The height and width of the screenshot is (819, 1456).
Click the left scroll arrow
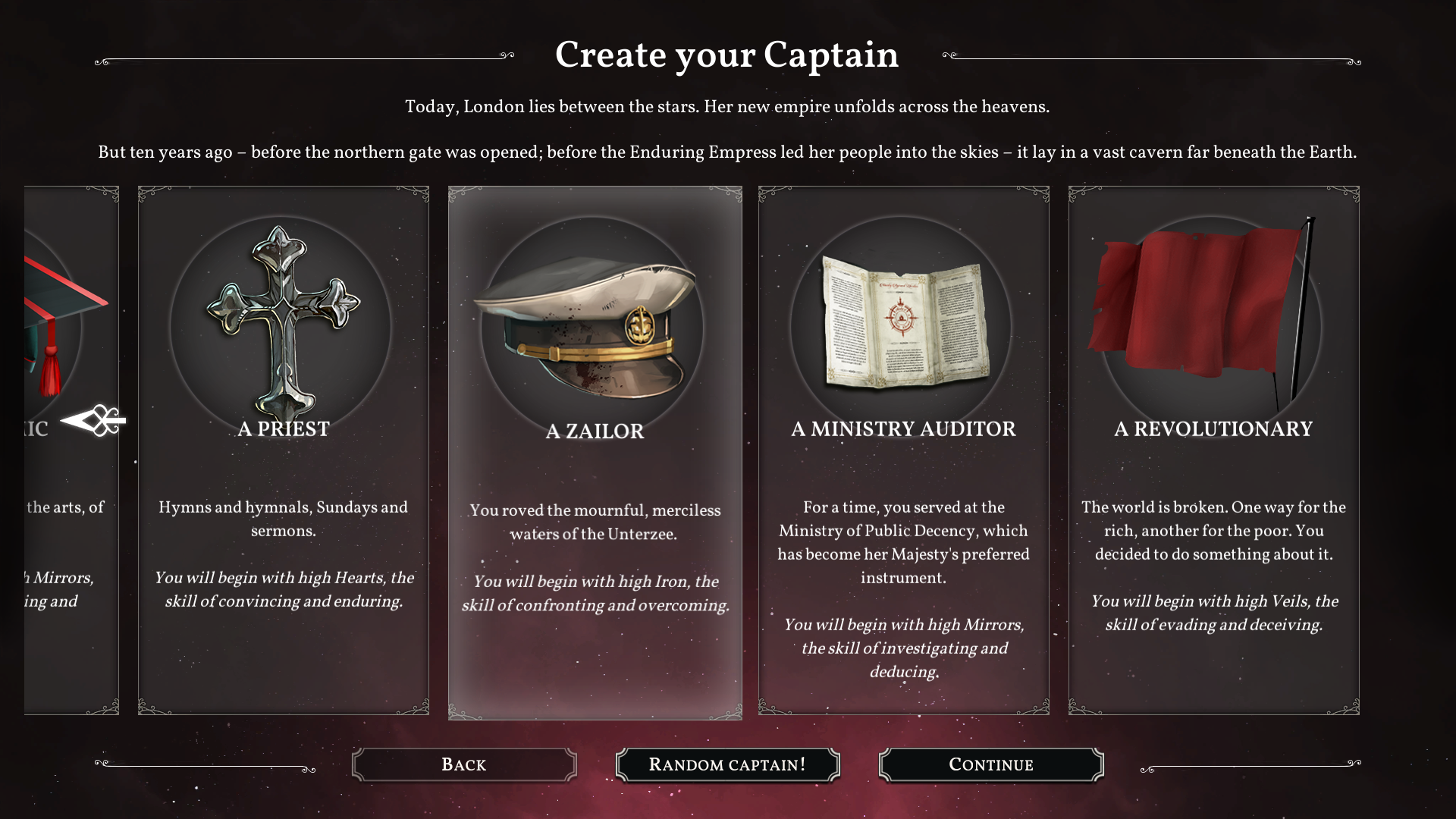(94, 421)
